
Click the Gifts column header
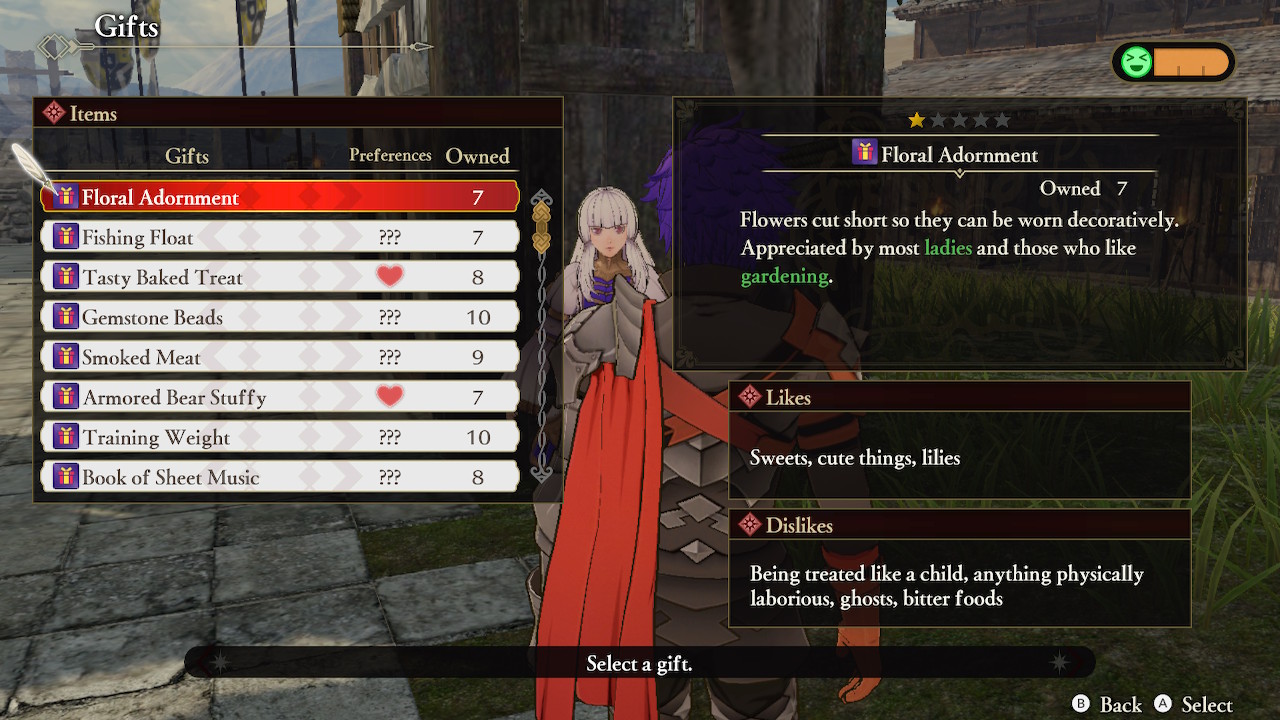(187, 156)
